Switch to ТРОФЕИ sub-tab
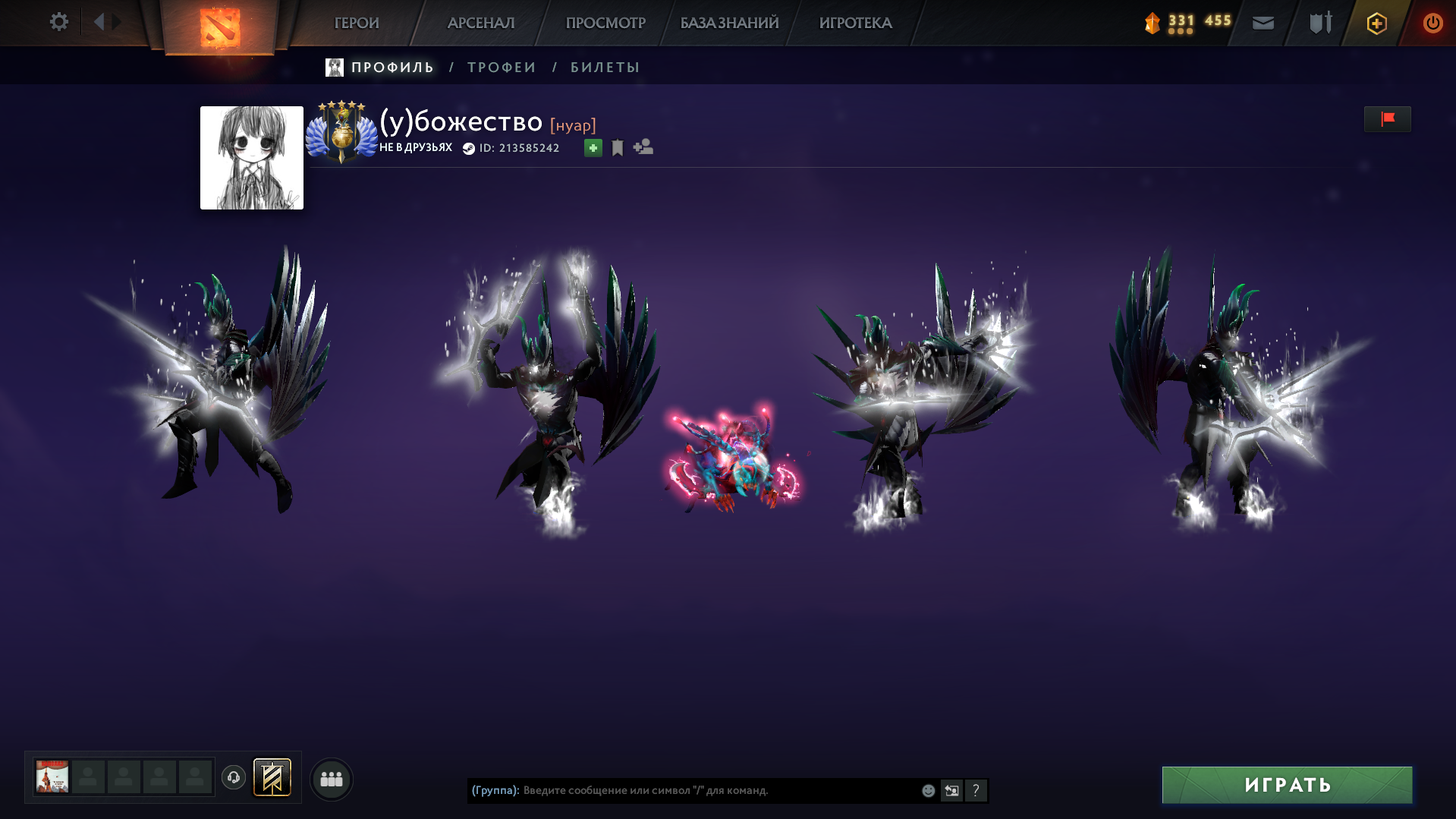The height and width of the screenshot is (819, 1456). 502,68
